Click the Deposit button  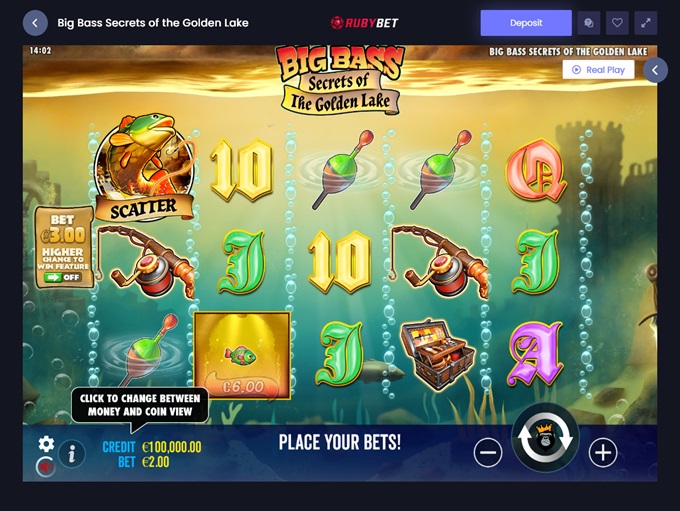[x=526, y=23]
